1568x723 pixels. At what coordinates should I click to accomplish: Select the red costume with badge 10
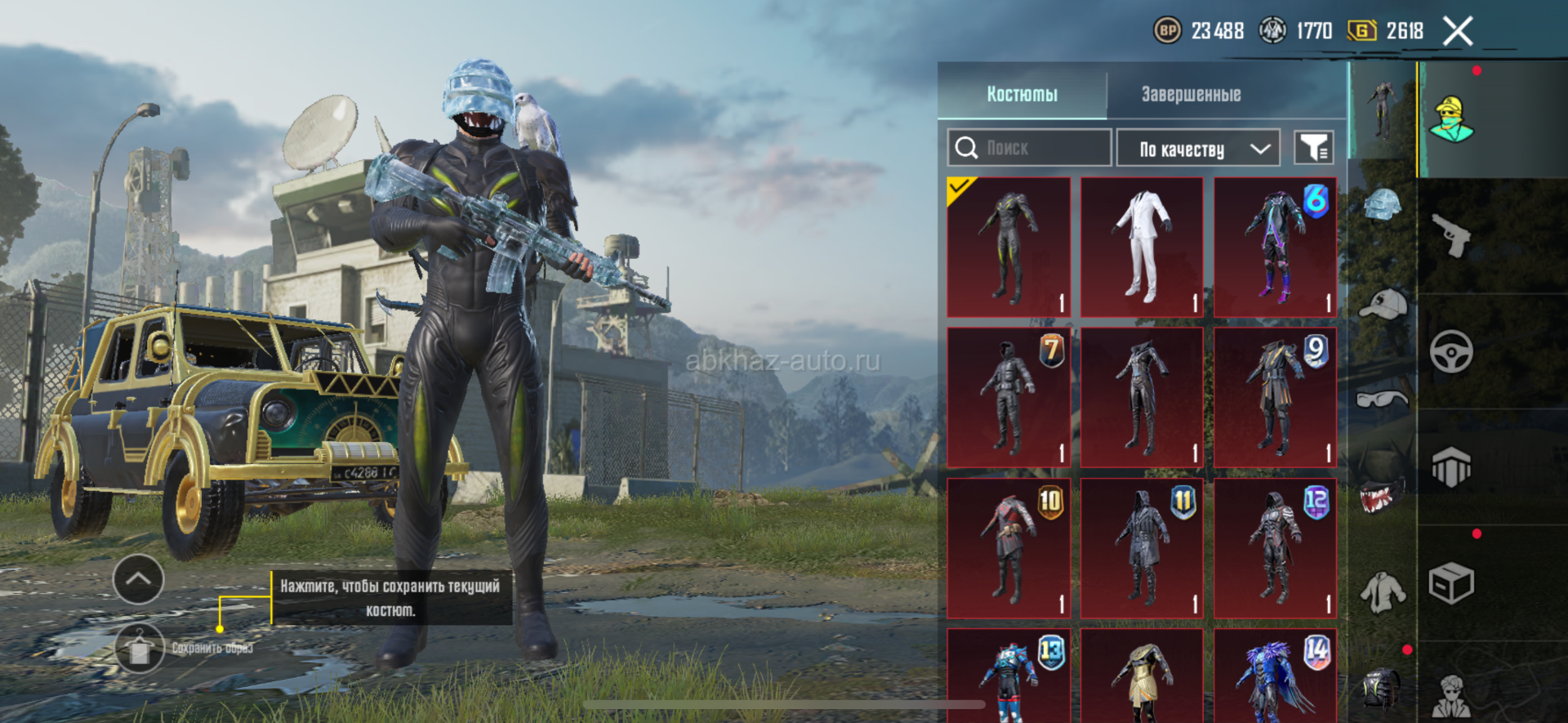[1009, 547]
